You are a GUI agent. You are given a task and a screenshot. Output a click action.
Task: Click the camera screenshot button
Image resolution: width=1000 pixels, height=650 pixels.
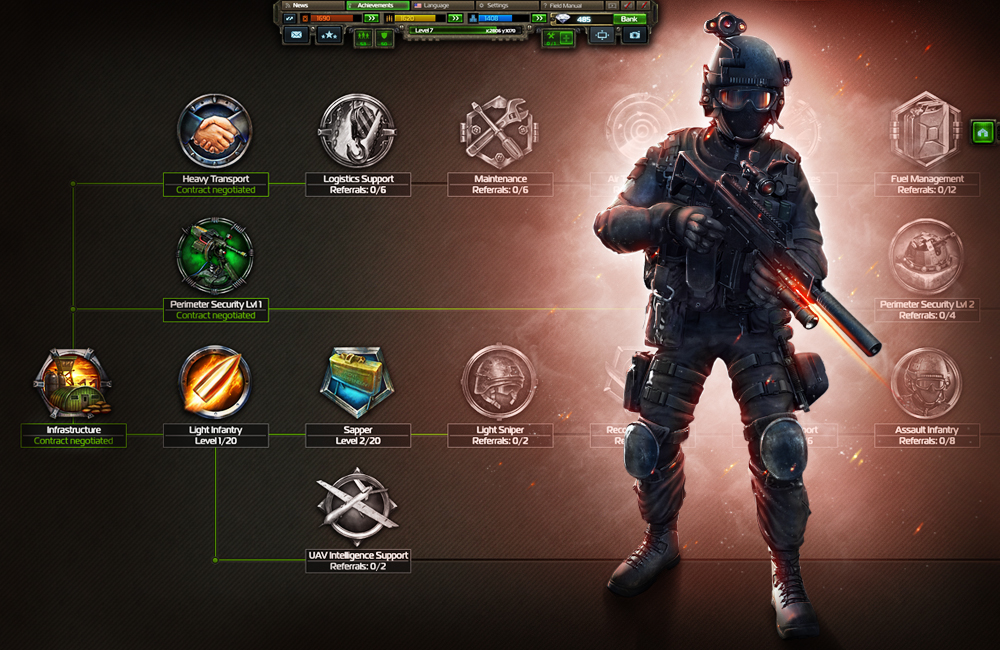[x=634, y=35]
